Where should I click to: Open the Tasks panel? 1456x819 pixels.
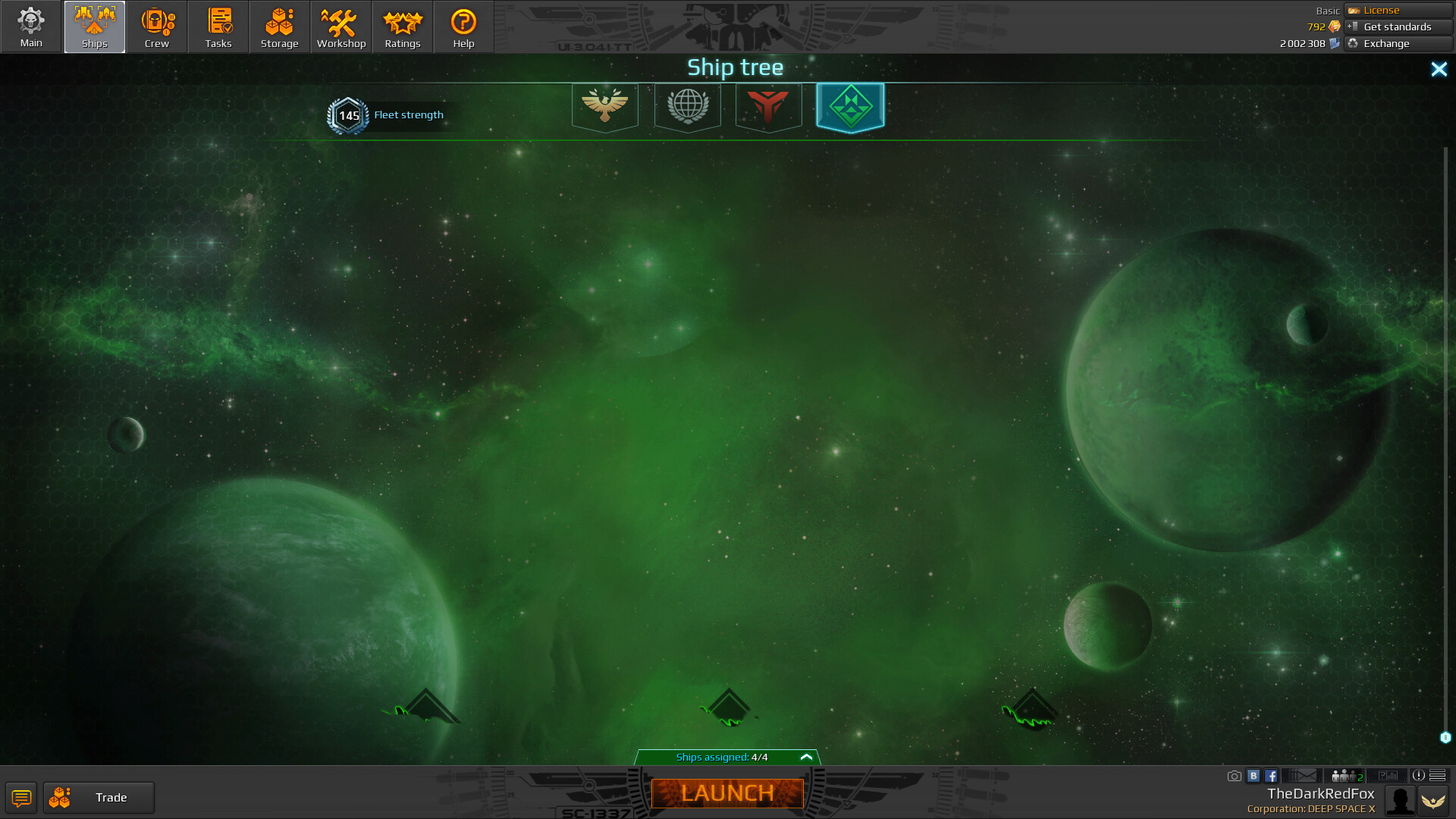coord(218,27)
